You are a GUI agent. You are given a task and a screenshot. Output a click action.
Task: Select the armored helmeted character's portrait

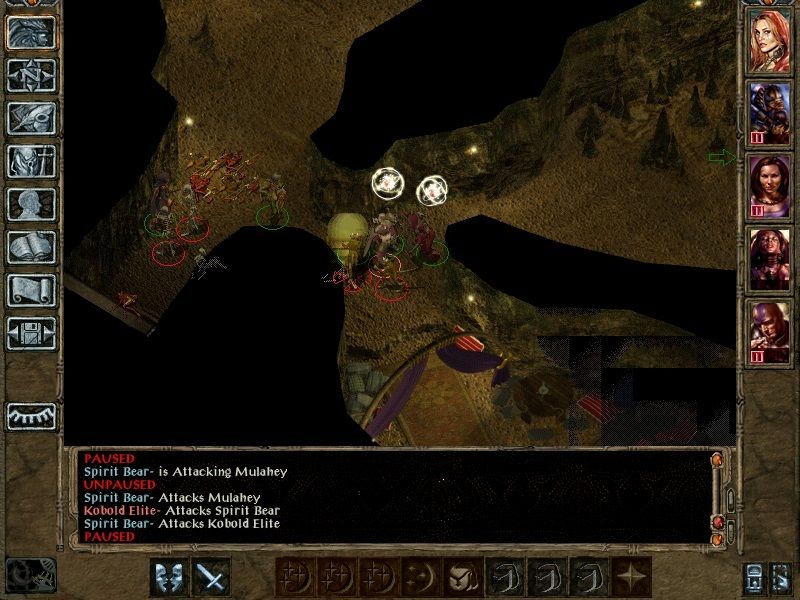(x=770, y=112)
